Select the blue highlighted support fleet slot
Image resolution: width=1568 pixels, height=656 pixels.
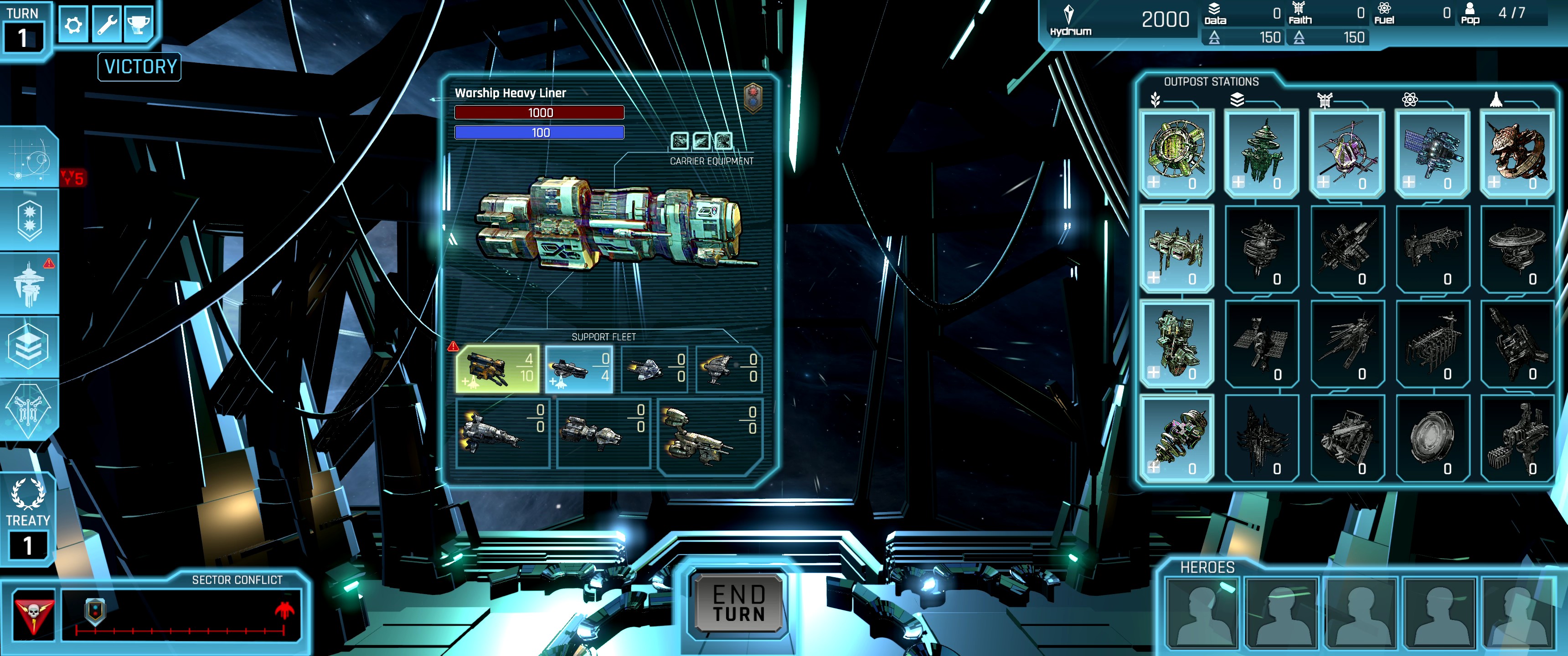pos(578,368)
